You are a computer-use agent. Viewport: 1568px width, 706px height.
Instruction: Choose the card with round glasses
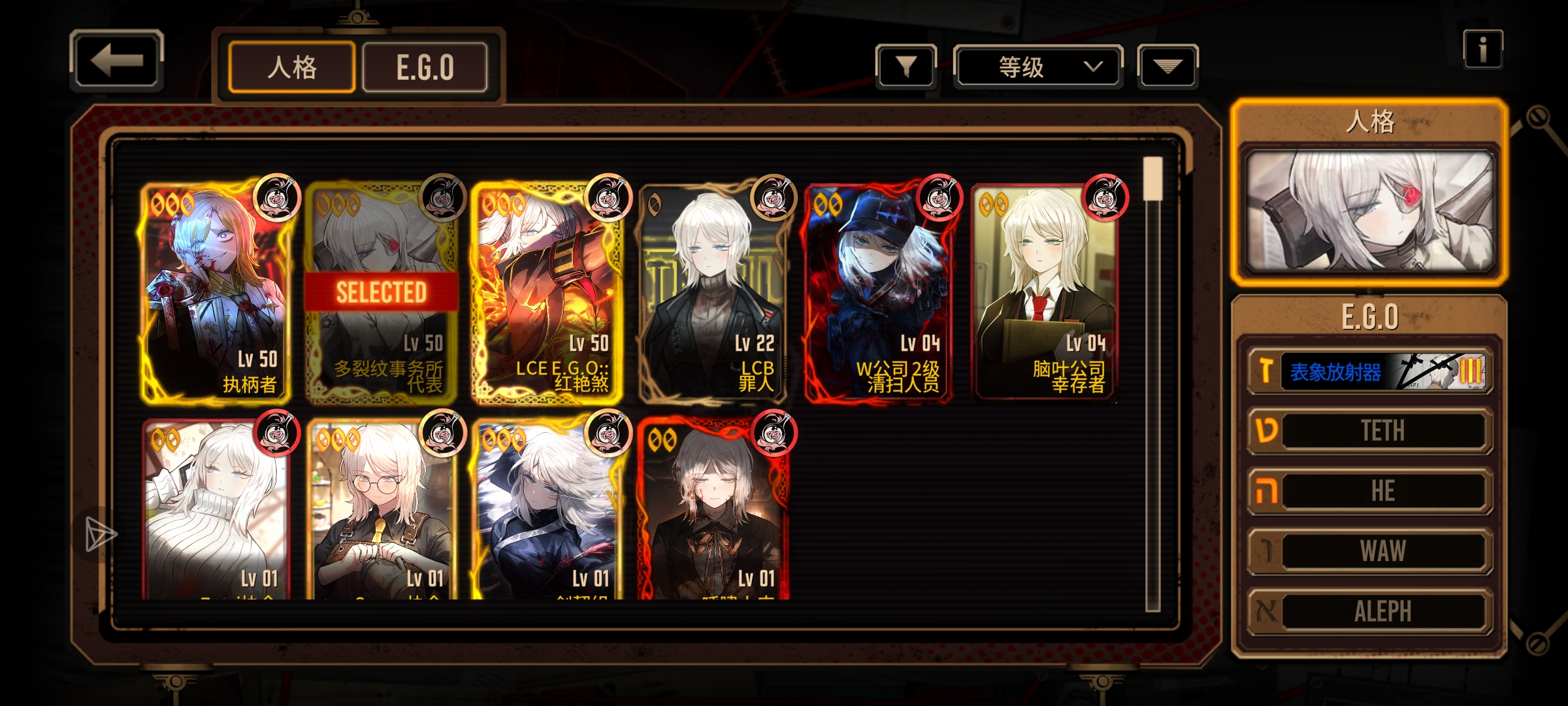click(380, 510)
